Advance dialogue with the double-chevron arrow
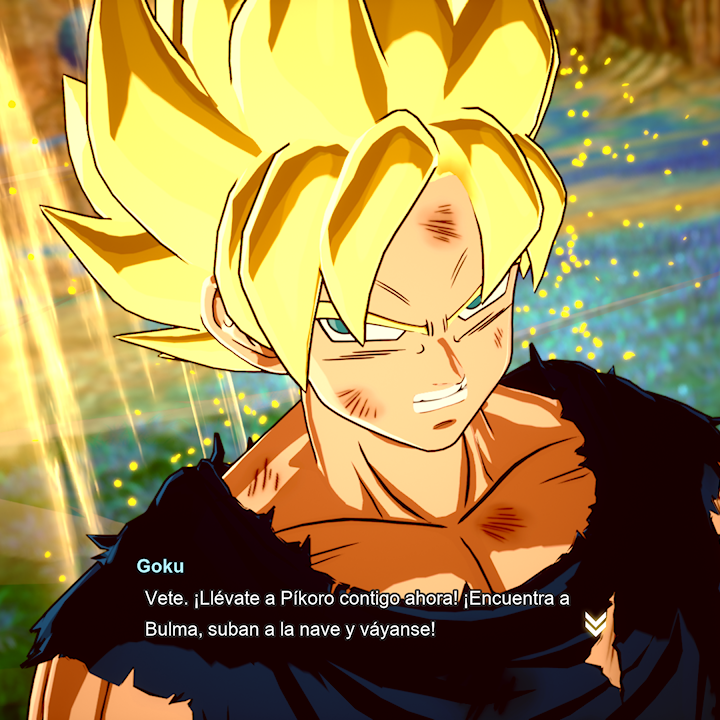 point(595,624)
